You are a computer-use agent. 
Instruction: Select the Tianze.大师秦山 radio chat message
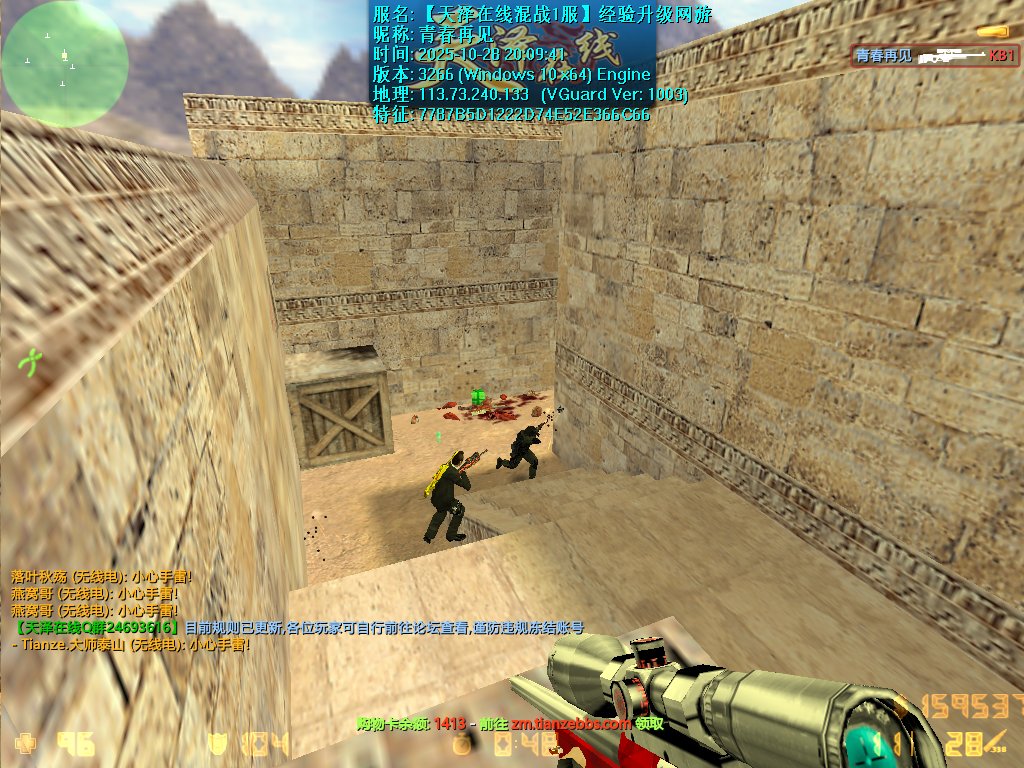click(130, 645)
